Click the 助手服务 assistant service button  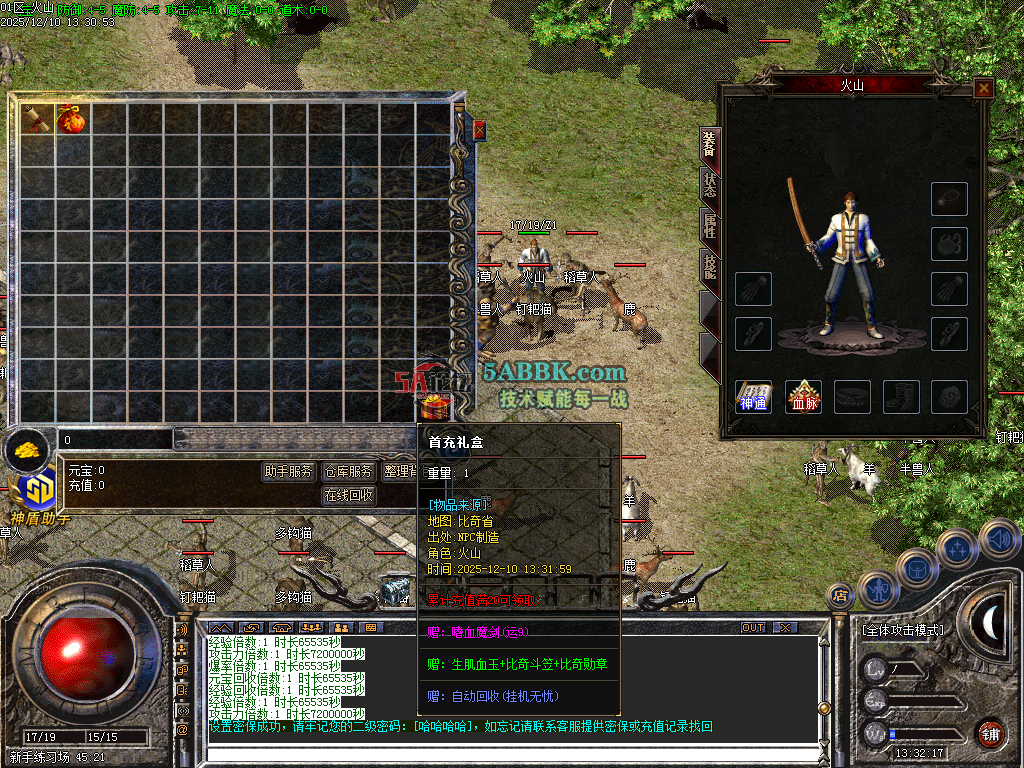pos(288,472)
